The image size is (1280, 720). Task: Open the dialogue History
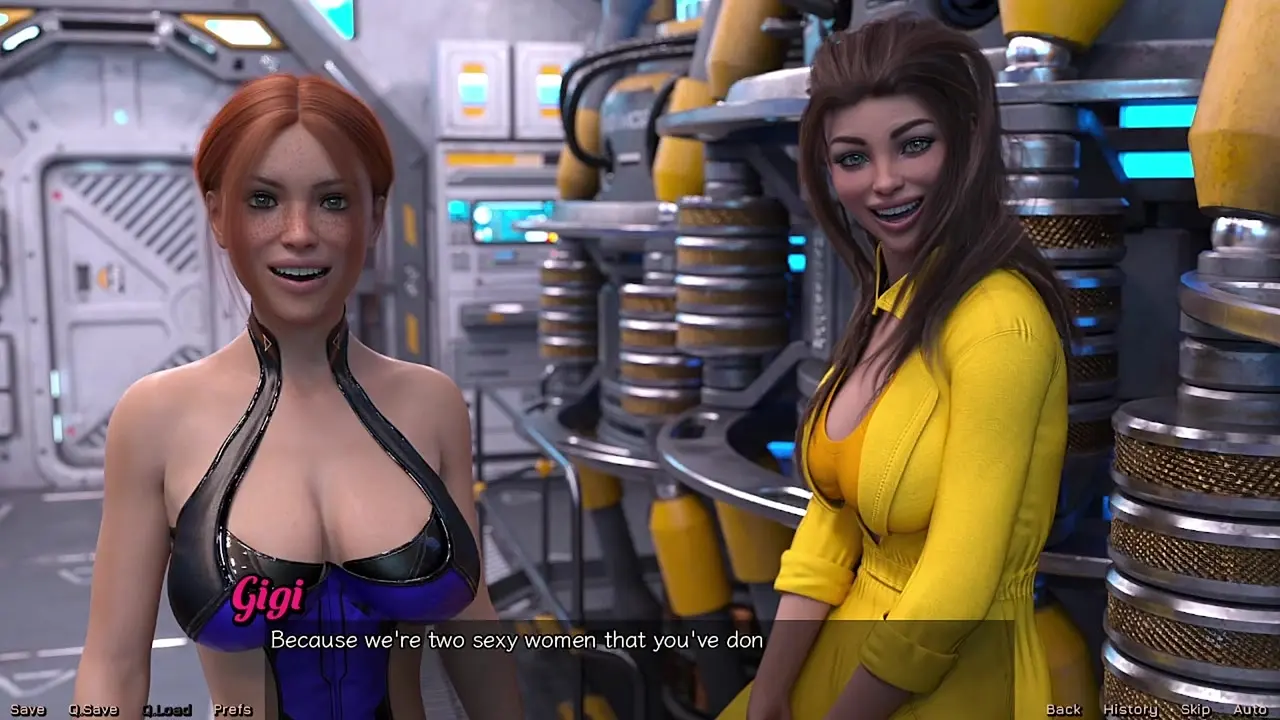(1130, 710)
